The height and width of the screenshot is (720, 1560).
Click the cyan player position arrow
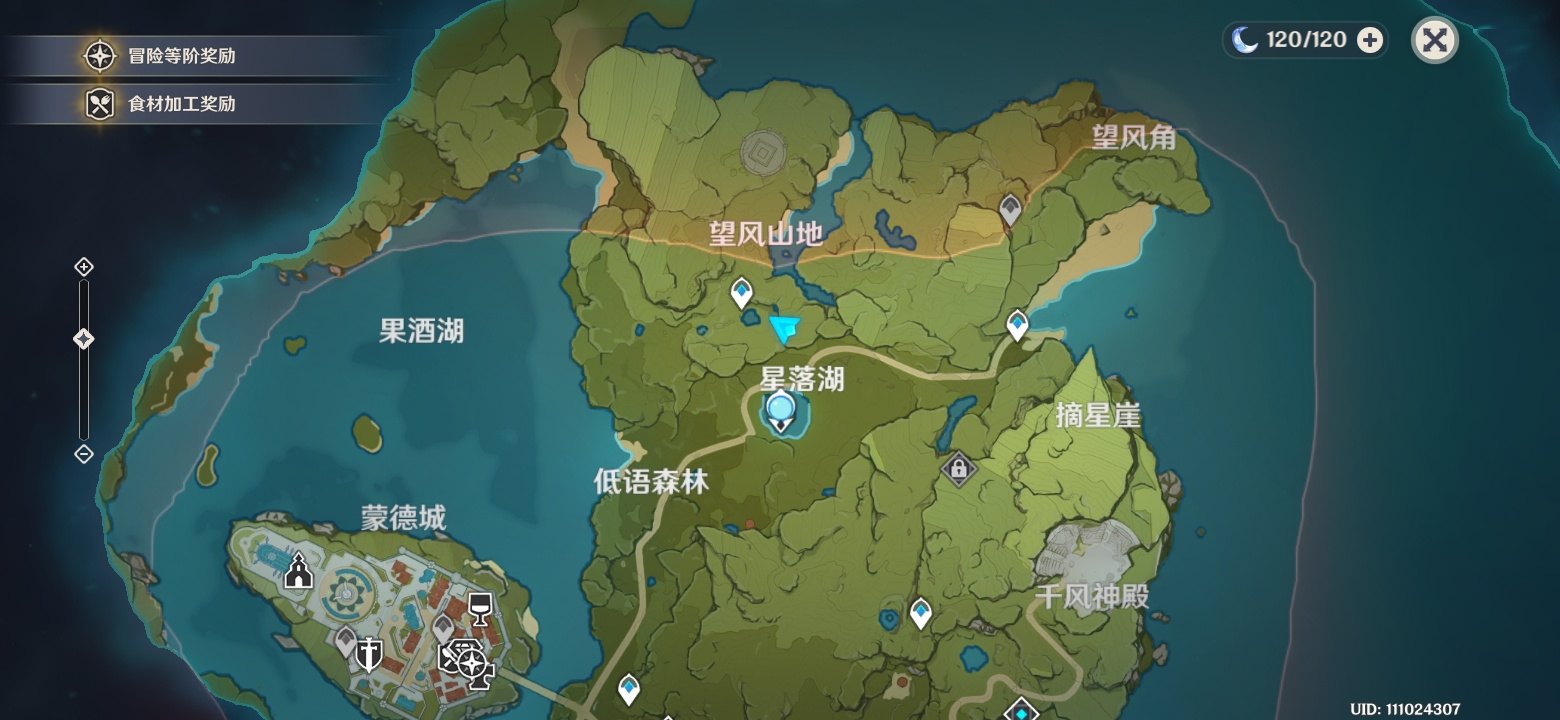coord(786,325)
